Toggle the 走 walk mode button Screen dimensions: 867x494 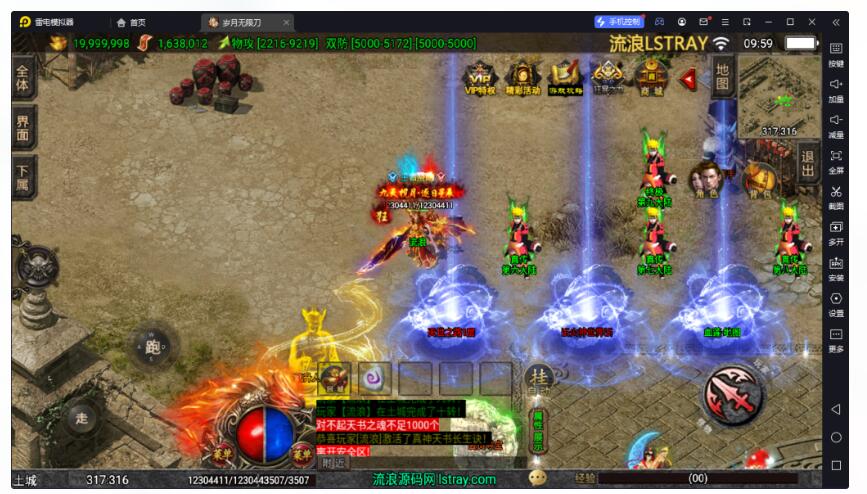coord(81,418)
